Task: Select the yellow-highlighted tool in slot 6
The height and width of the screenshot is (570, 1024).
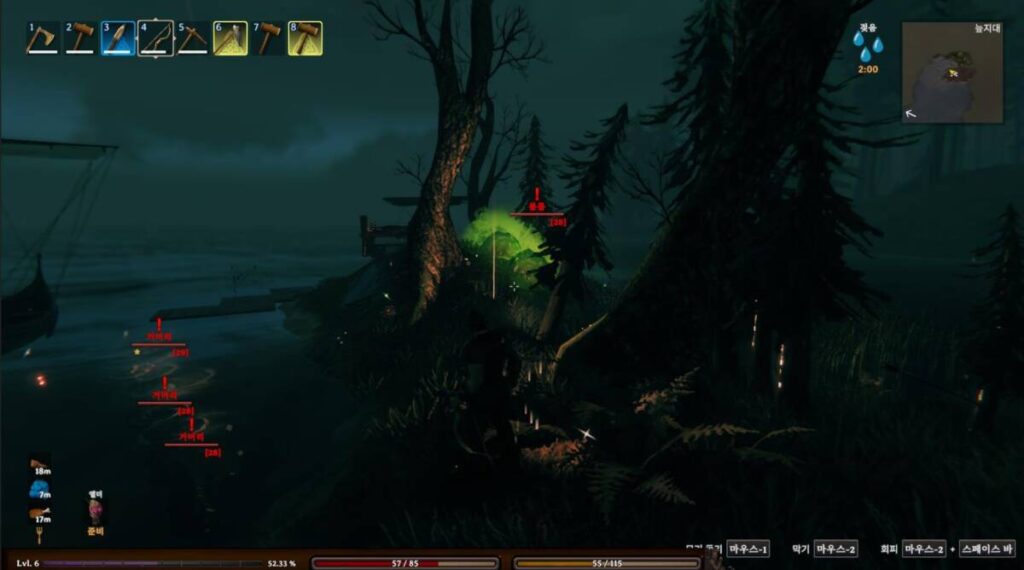Action: coord(230,39)
